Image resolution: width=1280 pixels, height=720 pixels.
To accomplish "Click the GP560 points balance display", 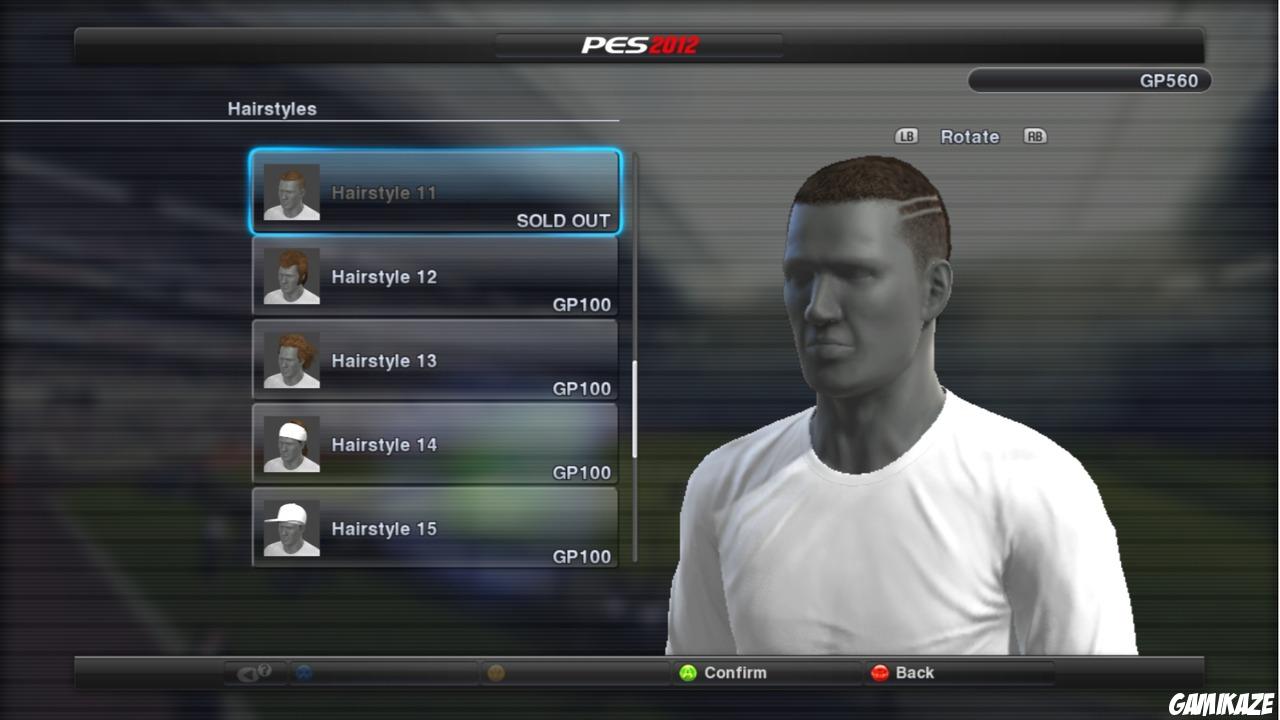I will [1088, 81].
